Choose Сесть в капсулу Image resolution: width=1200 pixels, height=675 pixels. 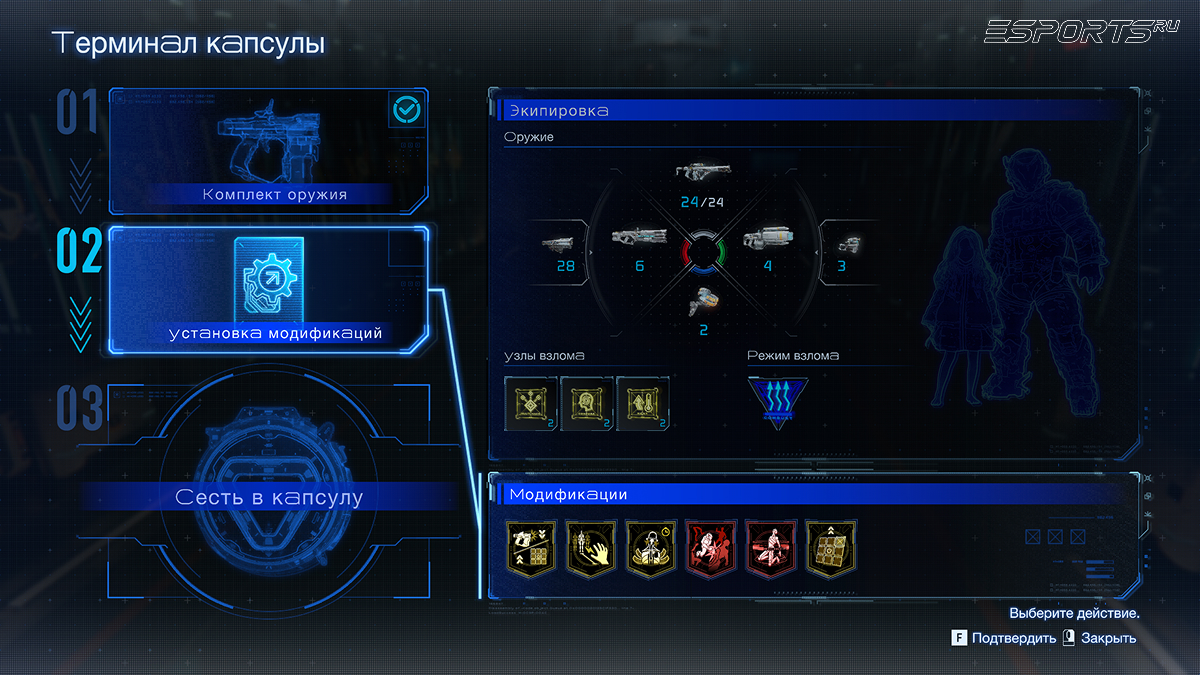coord(268,497)
